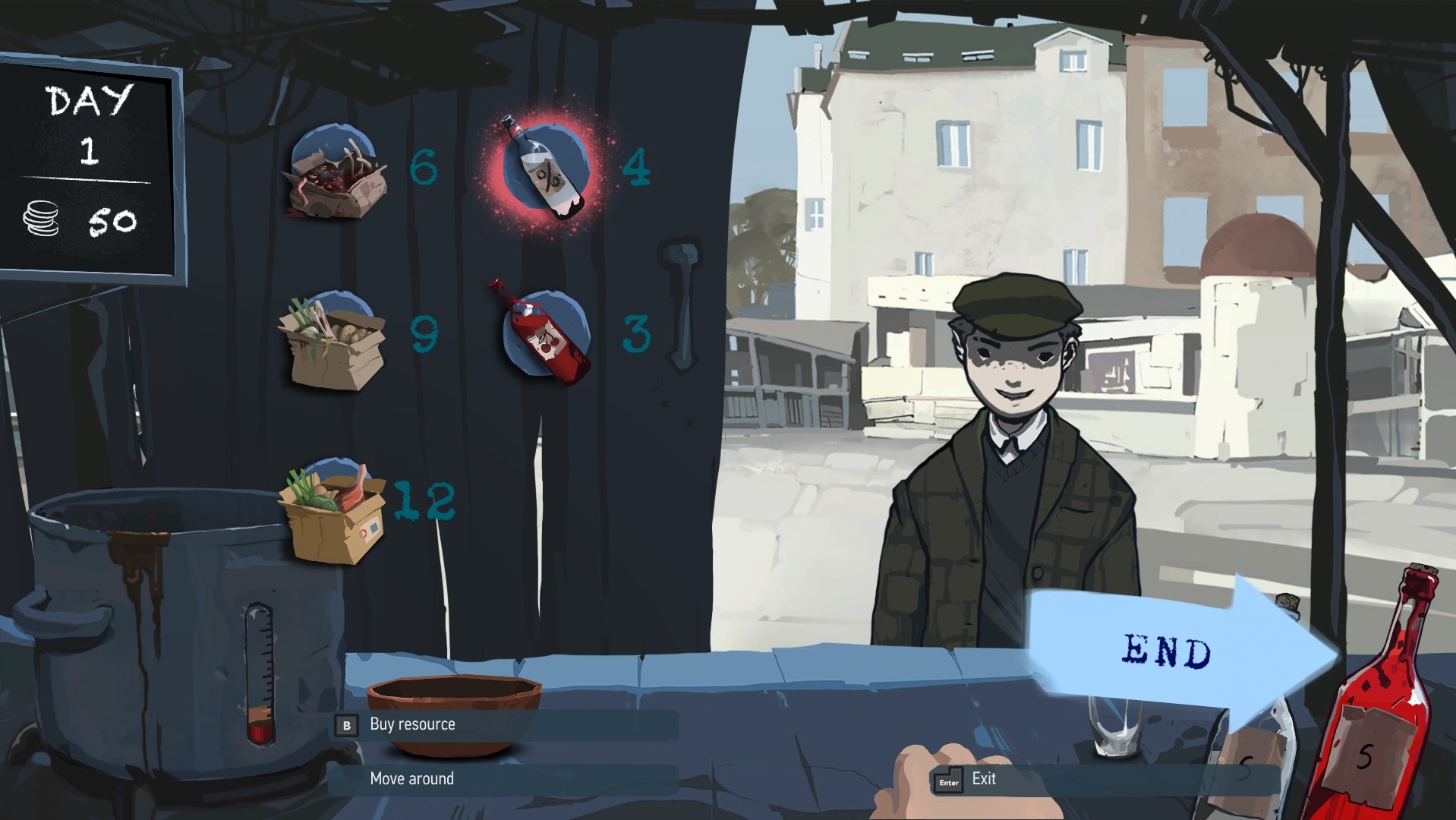Select the cherry wine bottle priced 3
This screenshot has width=1456, height=820.
coord(544,334)
